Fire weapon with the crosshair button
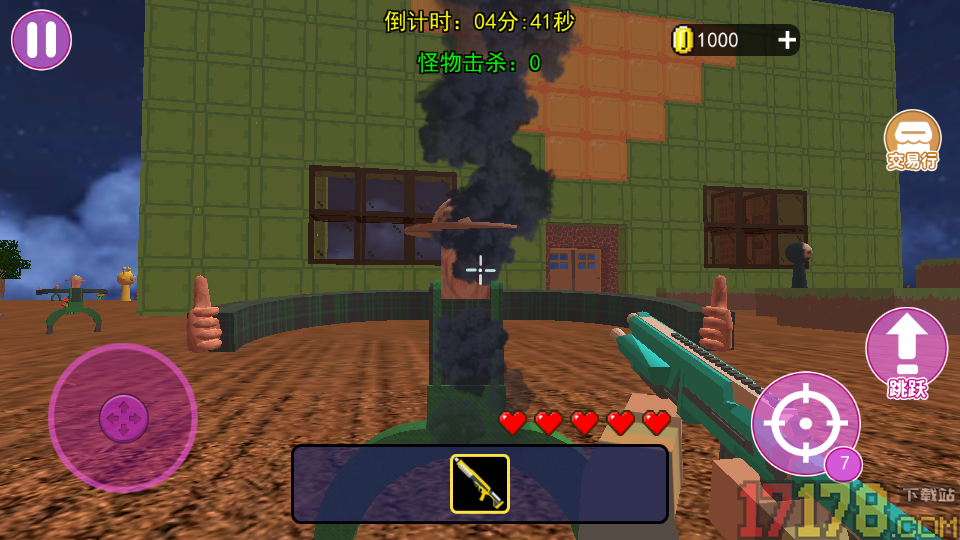960x540 pixels. tap(805, 423)
